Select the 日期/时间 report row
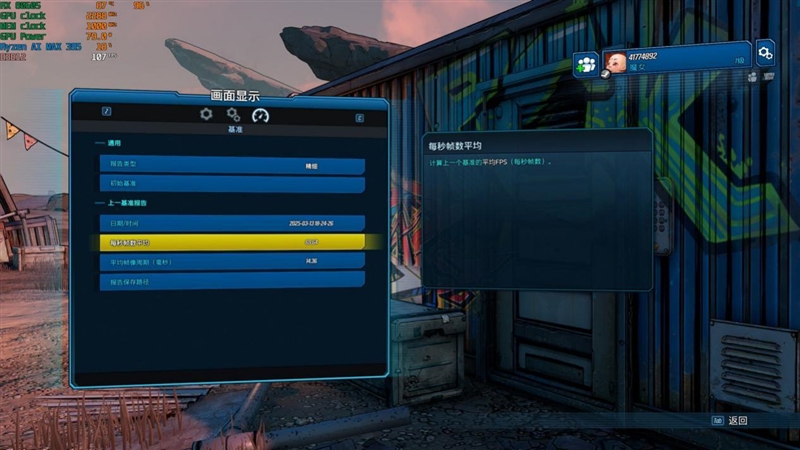Viewport: 800px width, 450px height. (231, 223)
